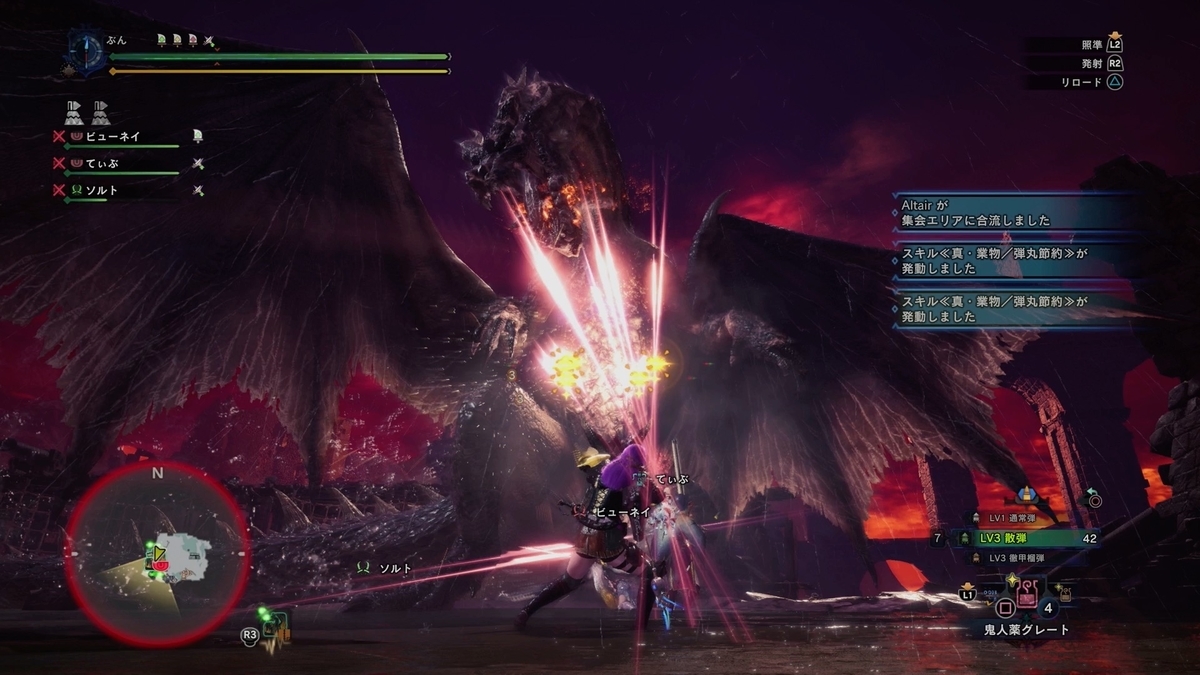Open the circular minimap
This screenshot has width=1200, height=675.
tap(157, 552)
